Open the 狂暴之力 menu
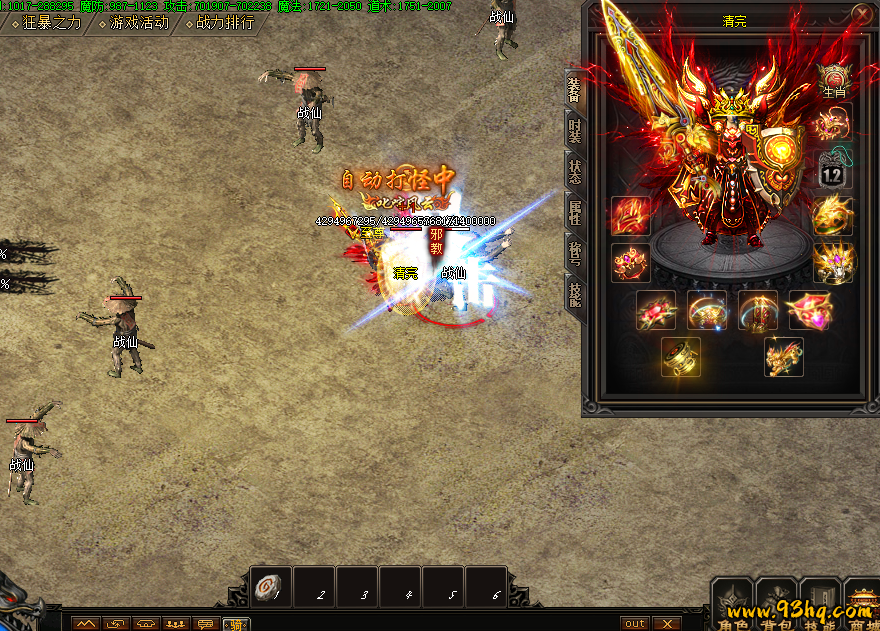 point(47,22)
